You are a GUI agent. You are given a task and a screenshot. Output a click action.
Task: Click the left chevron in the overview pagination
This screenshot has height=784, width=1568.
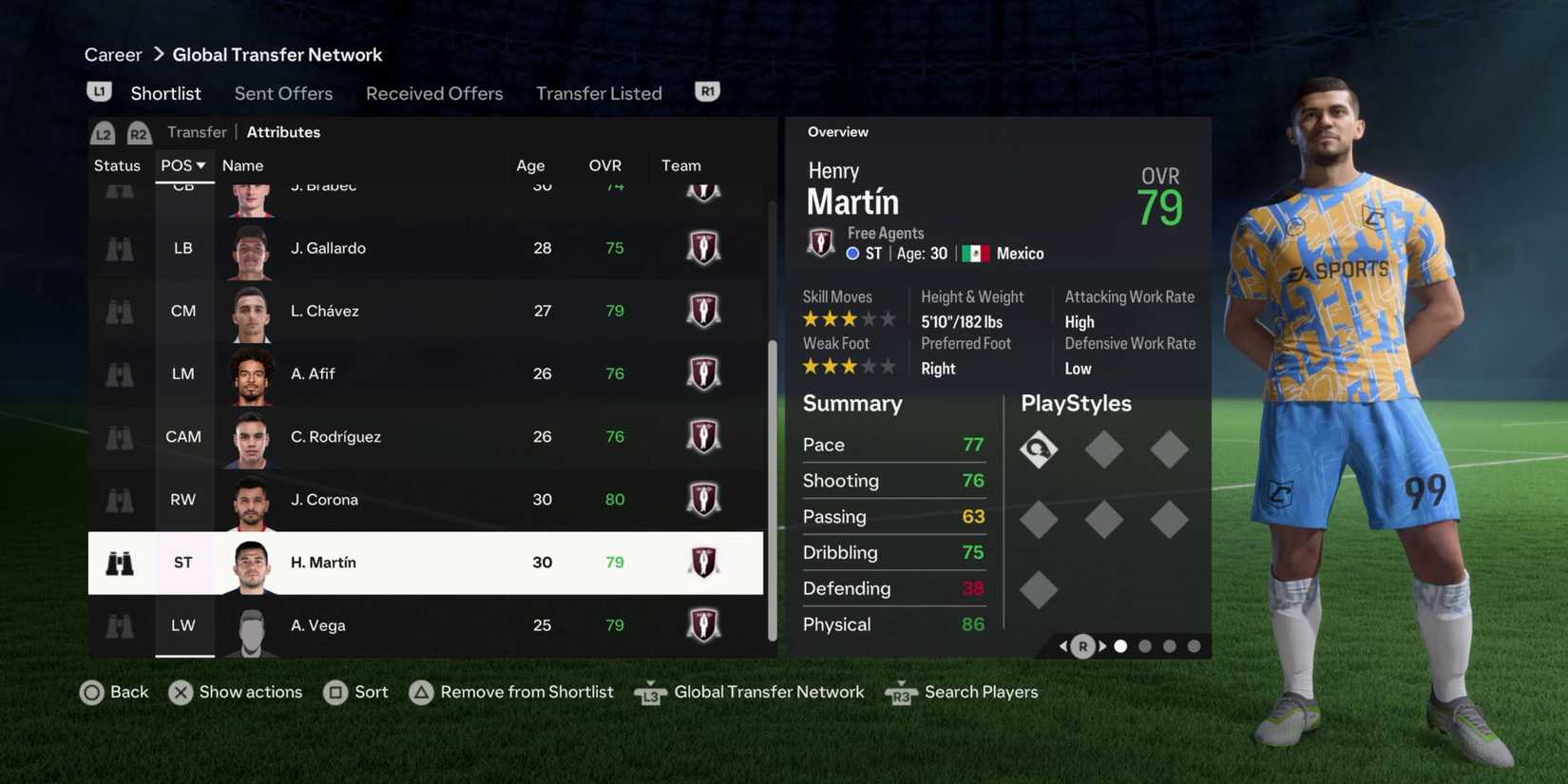(1063, 645)
